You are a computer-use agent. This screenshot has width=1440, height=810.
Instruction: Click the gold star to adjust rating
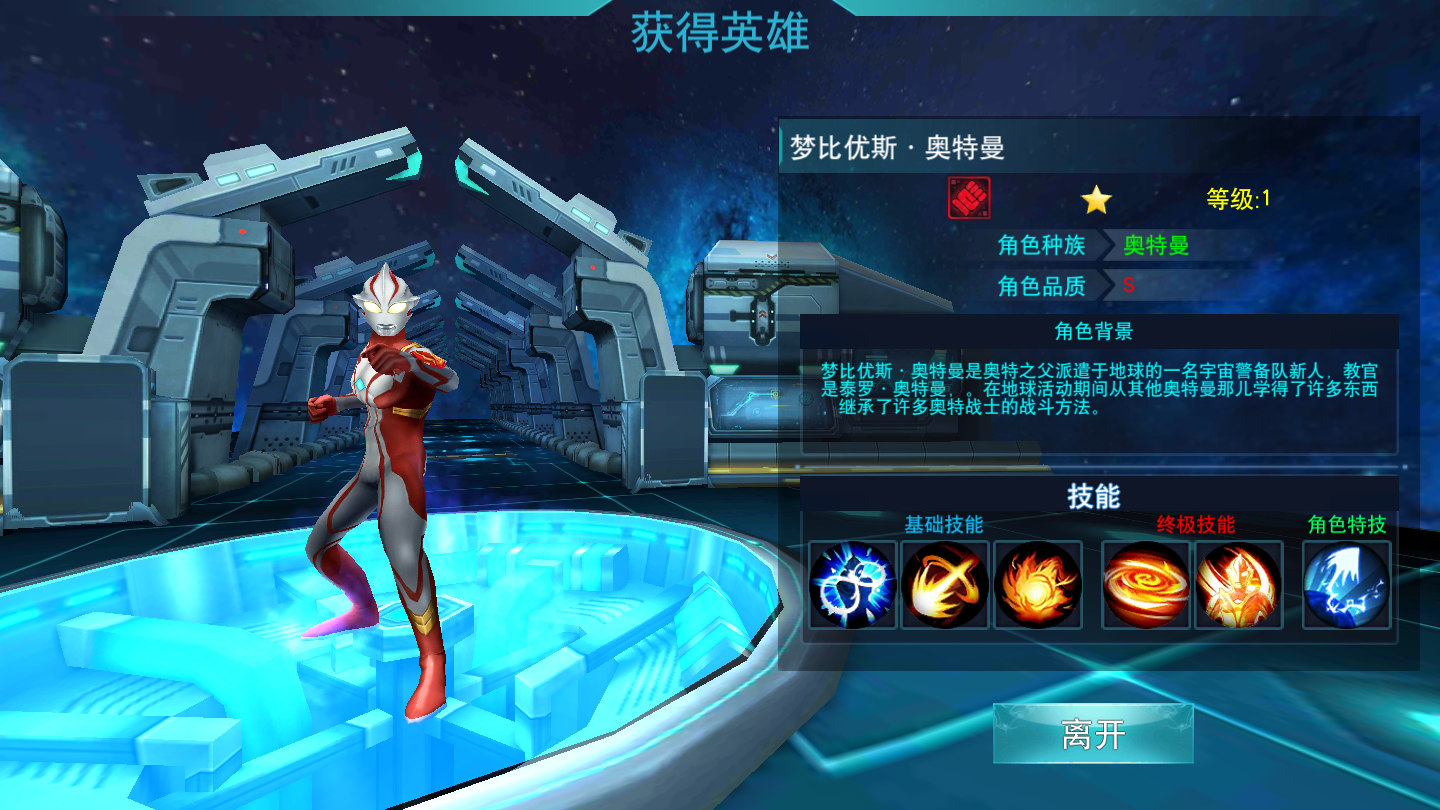tap(1098, 197)
